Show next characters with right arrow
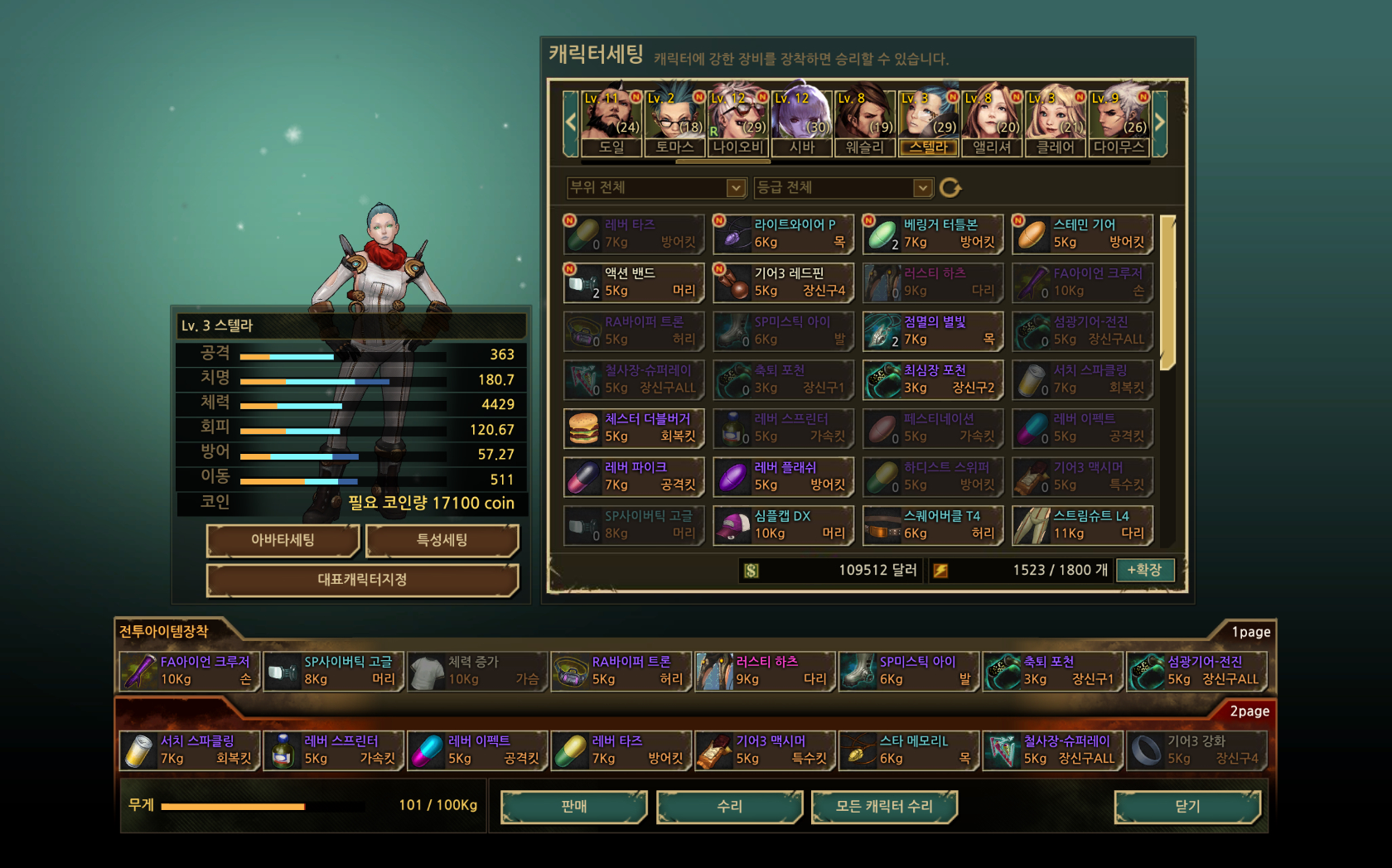1392x868 pixels. pos(1160,123)
